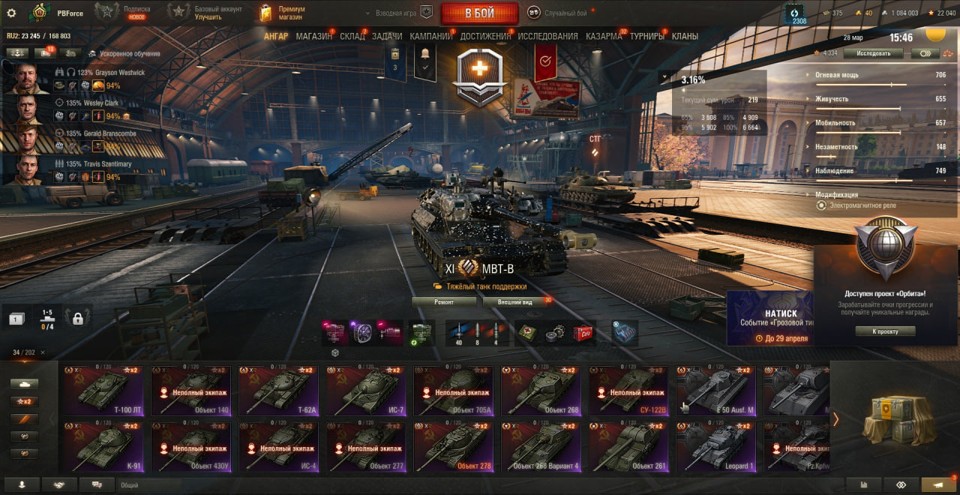Open the Премиум магазин premium shop
The width and height of the screenshot is (960, 495).
[x=283, y=13]
